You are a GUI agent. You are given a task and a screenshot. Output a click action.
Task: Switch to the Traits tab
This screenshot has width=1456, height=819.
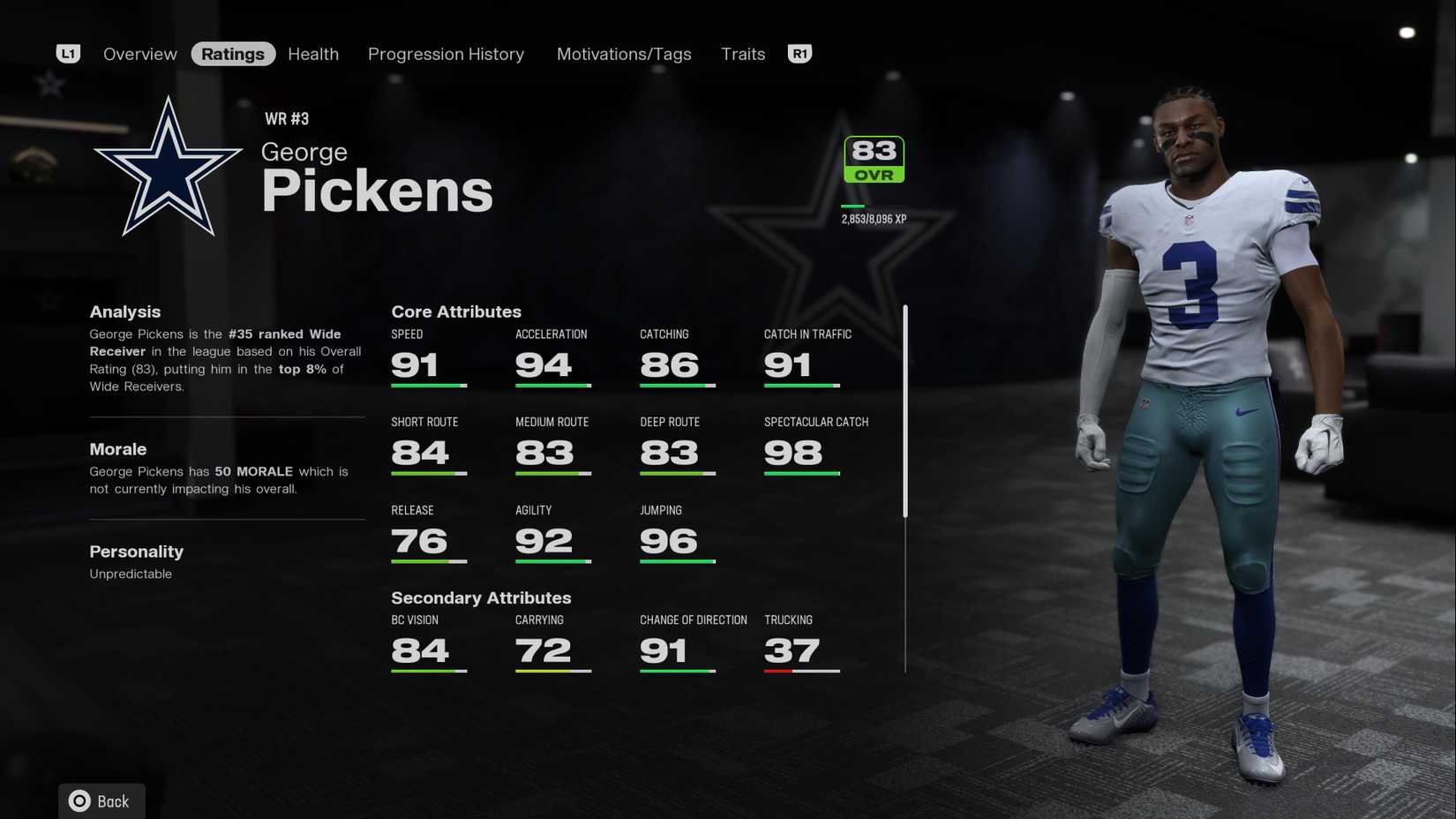pyautogui.click(x=742, y=54)
